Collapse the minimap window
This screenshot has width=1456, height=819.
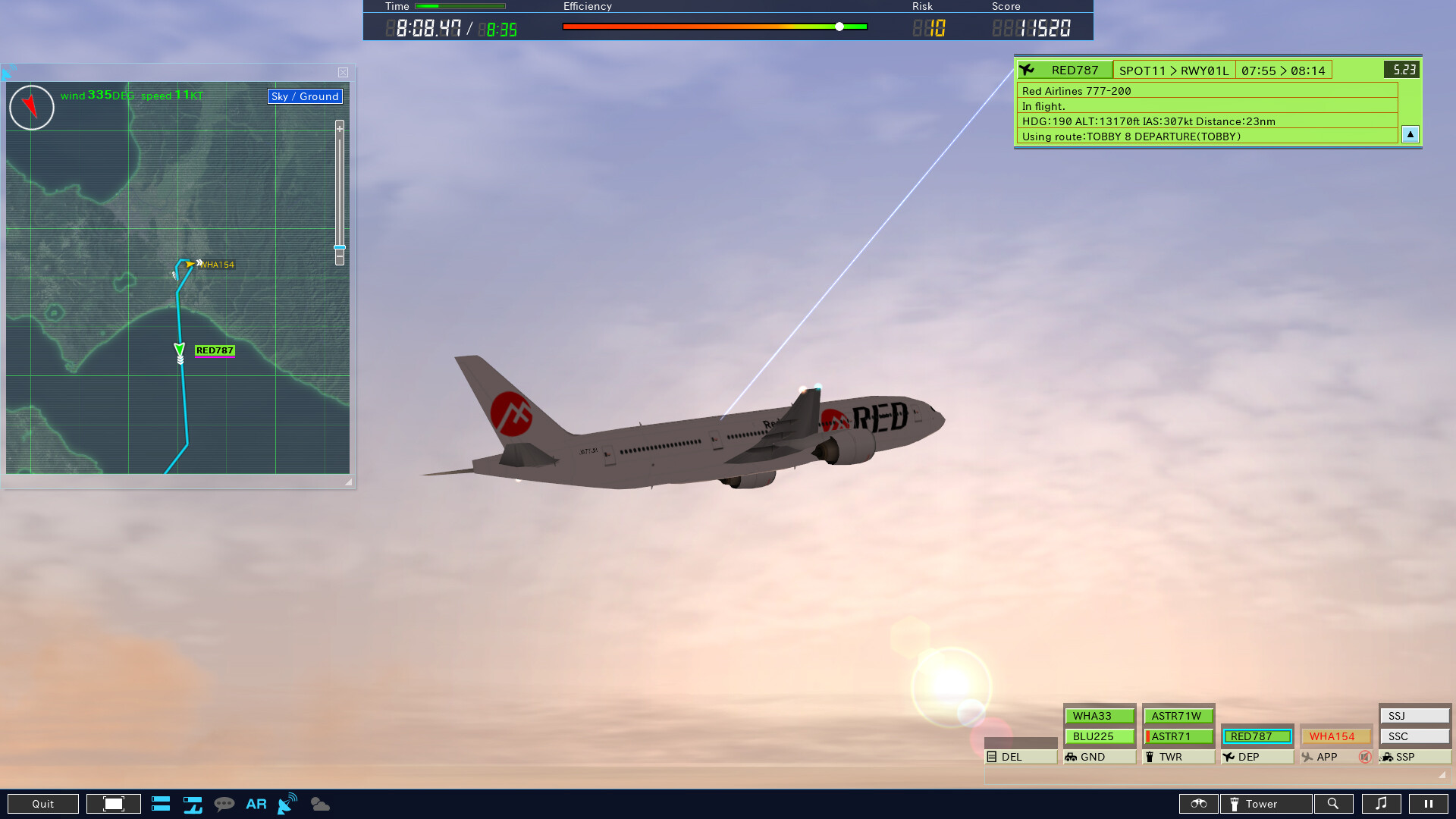(343, 72)
